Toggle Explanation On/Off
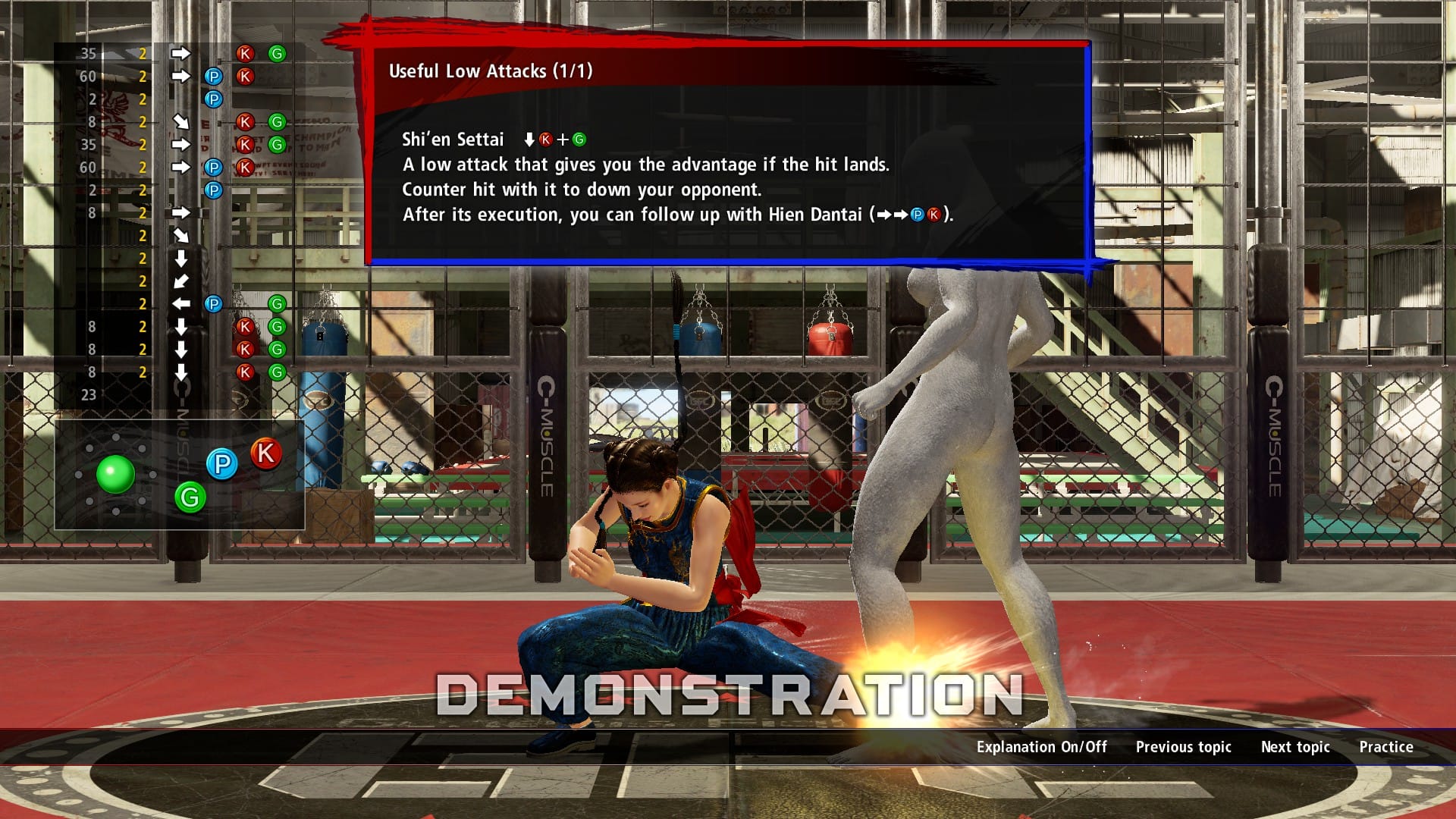The height and width of the screenshot is (819, 1456). [1041, 747]
